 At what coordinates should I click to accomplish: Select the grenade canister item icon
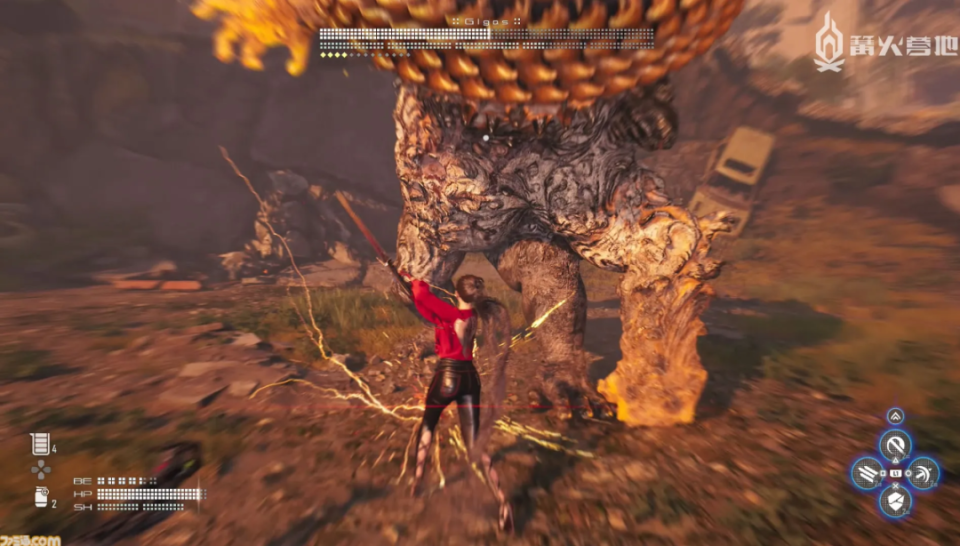coord(39,498)
